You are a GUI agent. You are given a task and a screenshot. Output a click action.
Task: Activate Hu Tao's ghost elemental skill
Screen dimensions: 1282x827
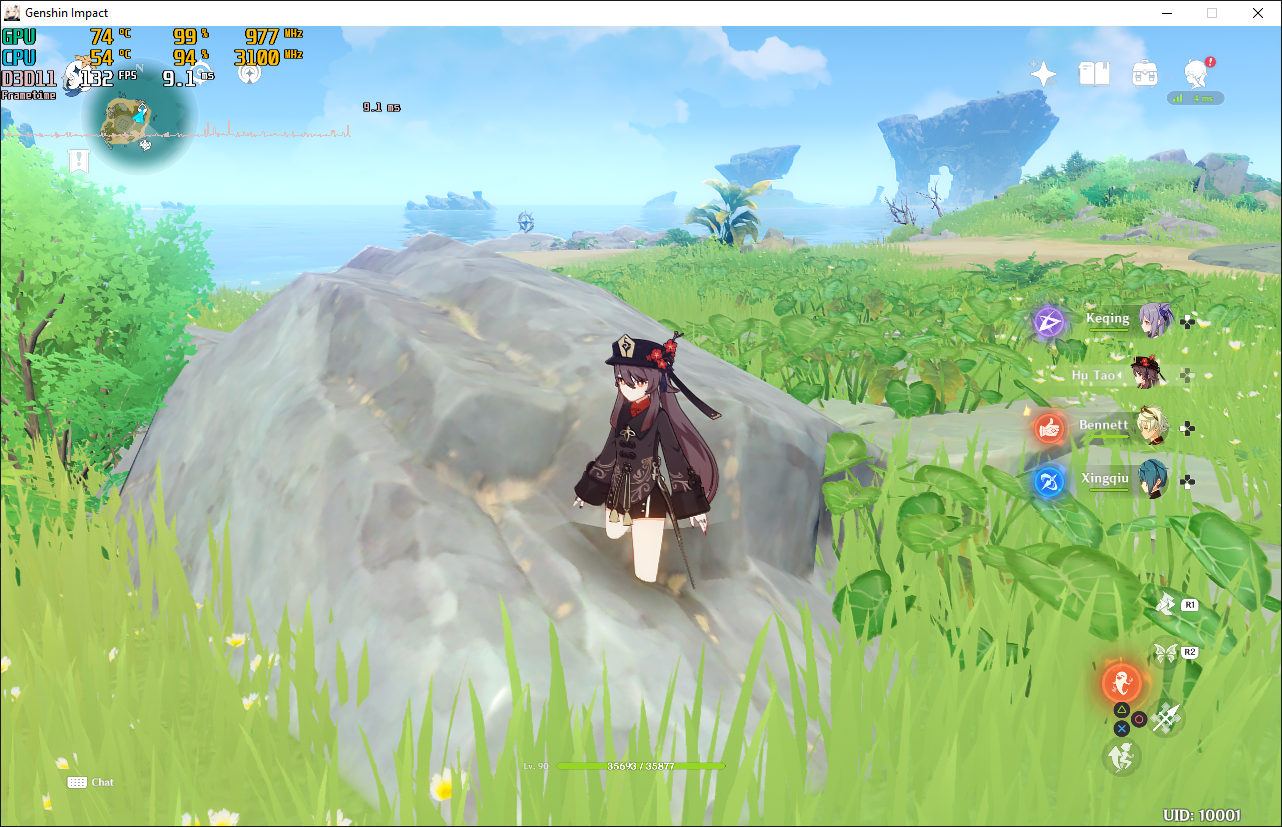point(1122,683)
